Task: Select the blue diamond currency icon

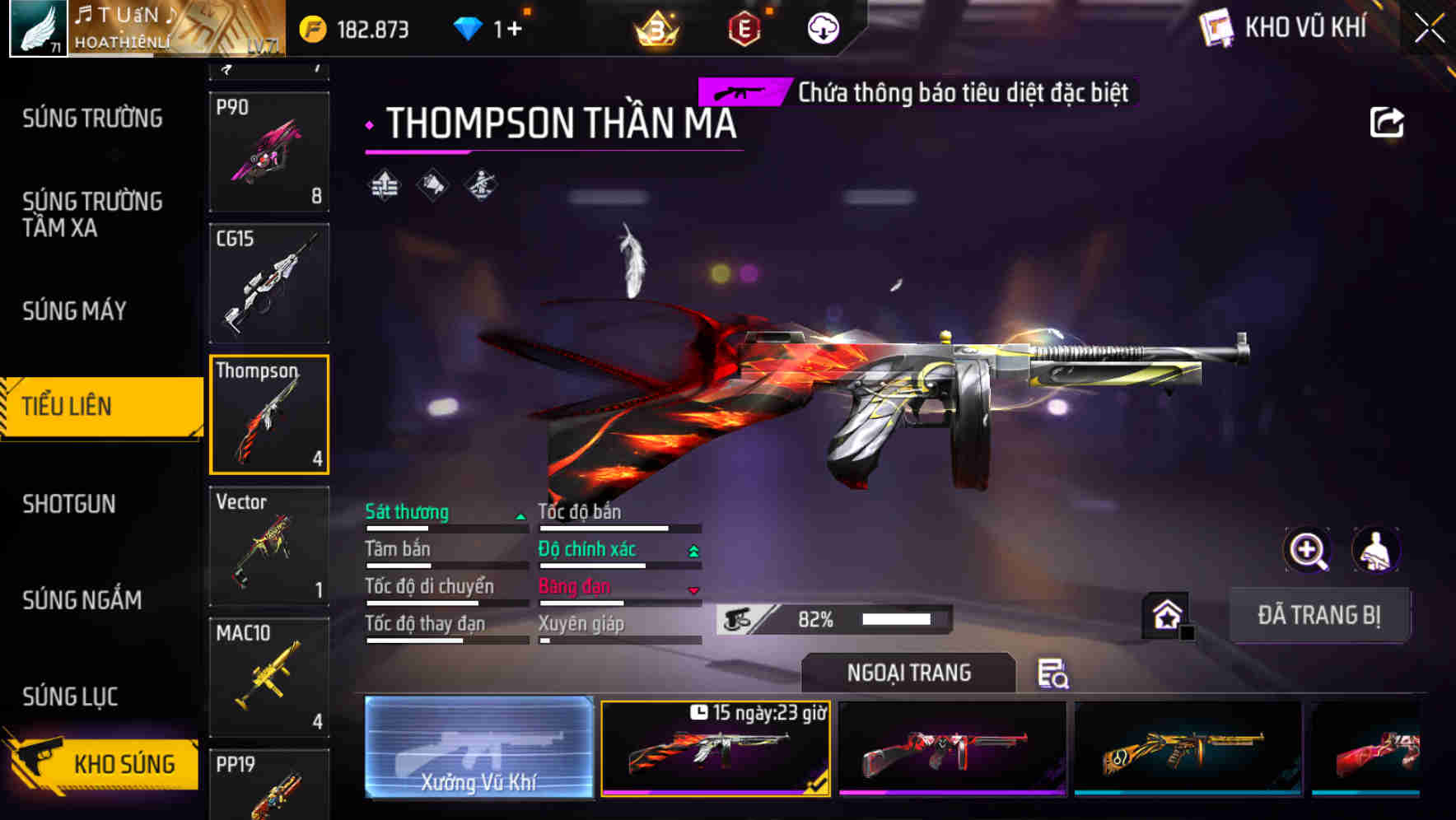Action: click(468, 27)
